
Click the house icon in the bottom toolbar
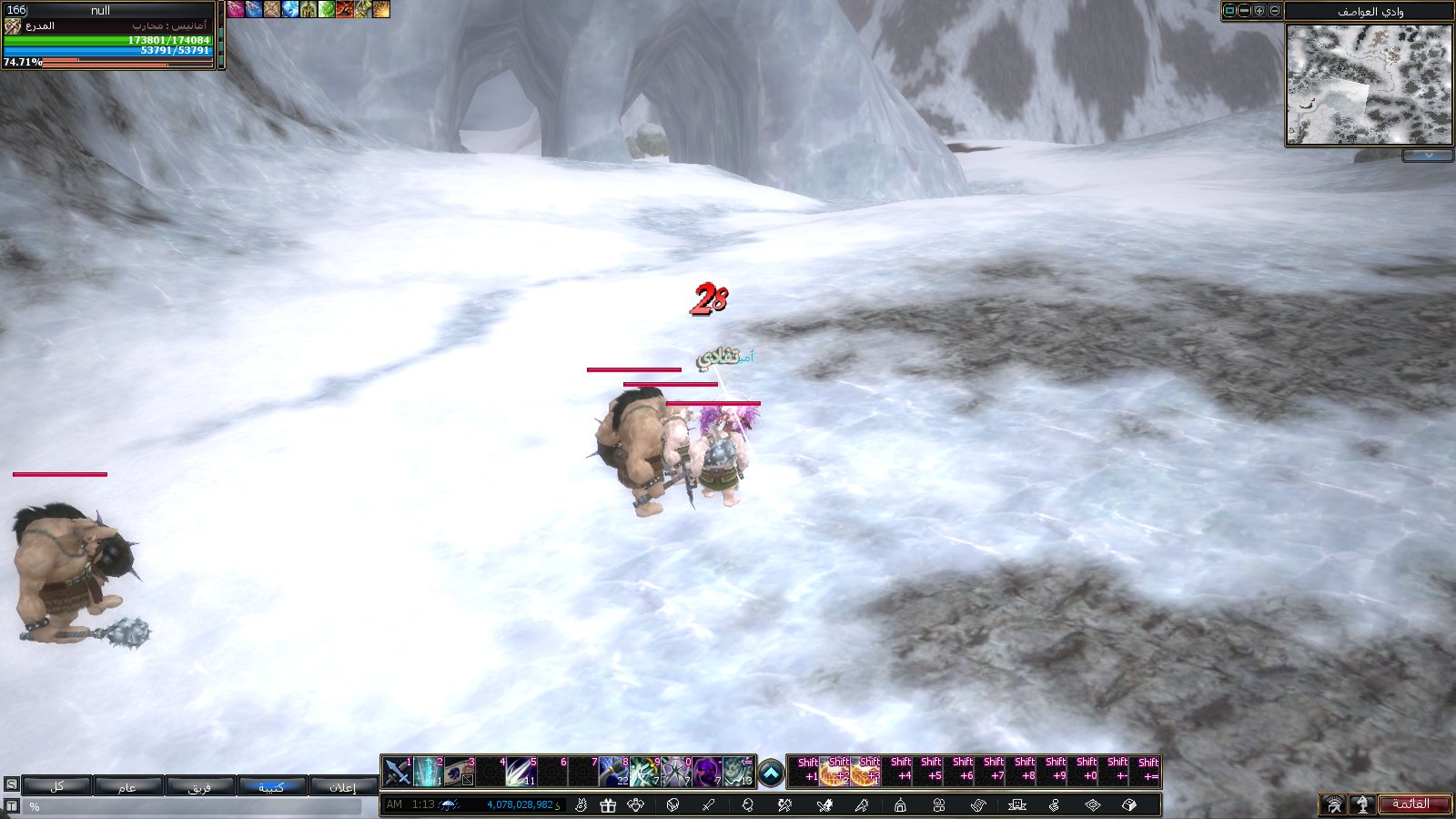tap(900, 804)
